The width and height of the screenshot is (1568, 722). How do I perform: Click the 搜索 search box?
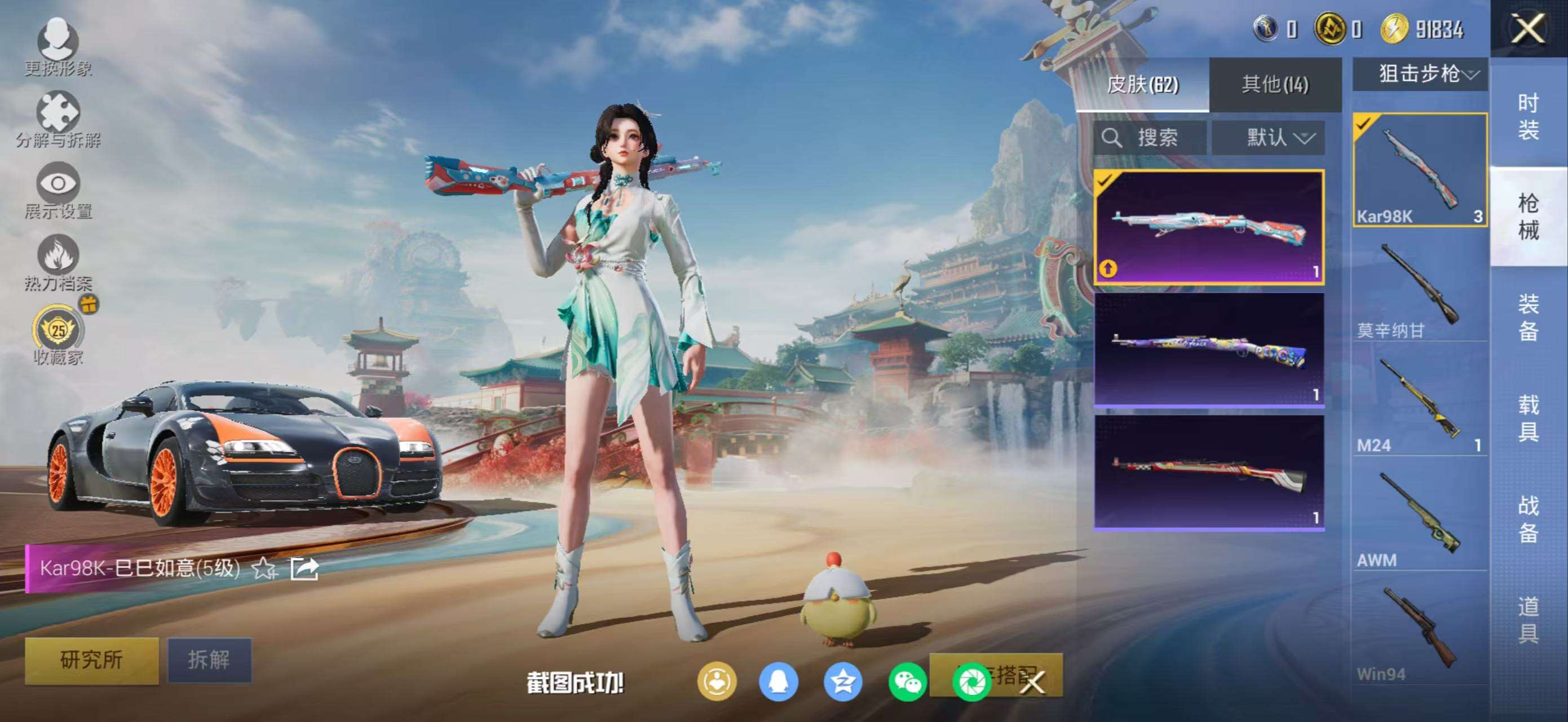coord(1149,138)
